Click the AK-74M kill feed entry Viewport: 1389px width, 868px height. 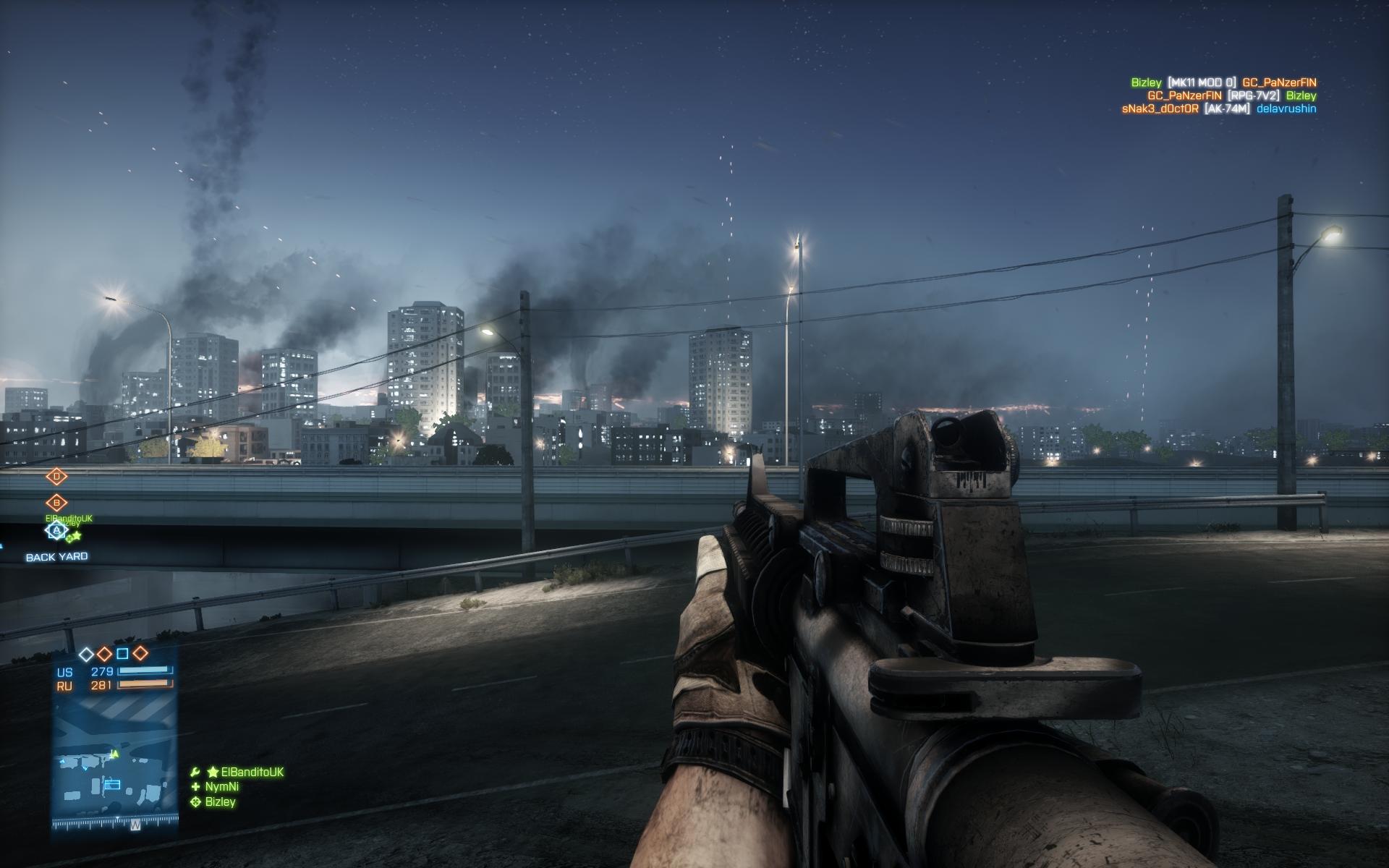tap(1227, 109)
